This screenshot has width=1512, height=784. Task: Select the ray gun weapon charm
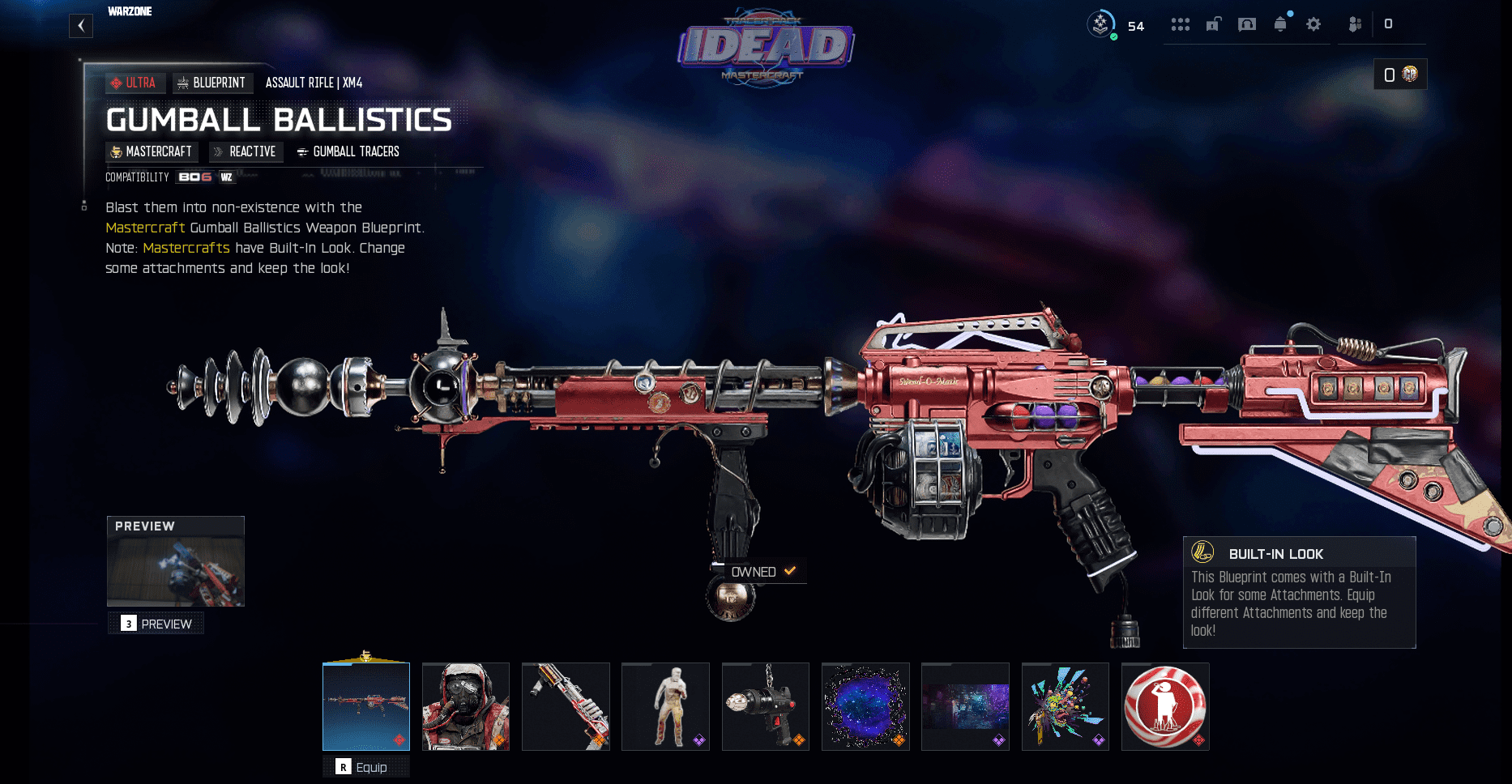(x=766, y=706)
